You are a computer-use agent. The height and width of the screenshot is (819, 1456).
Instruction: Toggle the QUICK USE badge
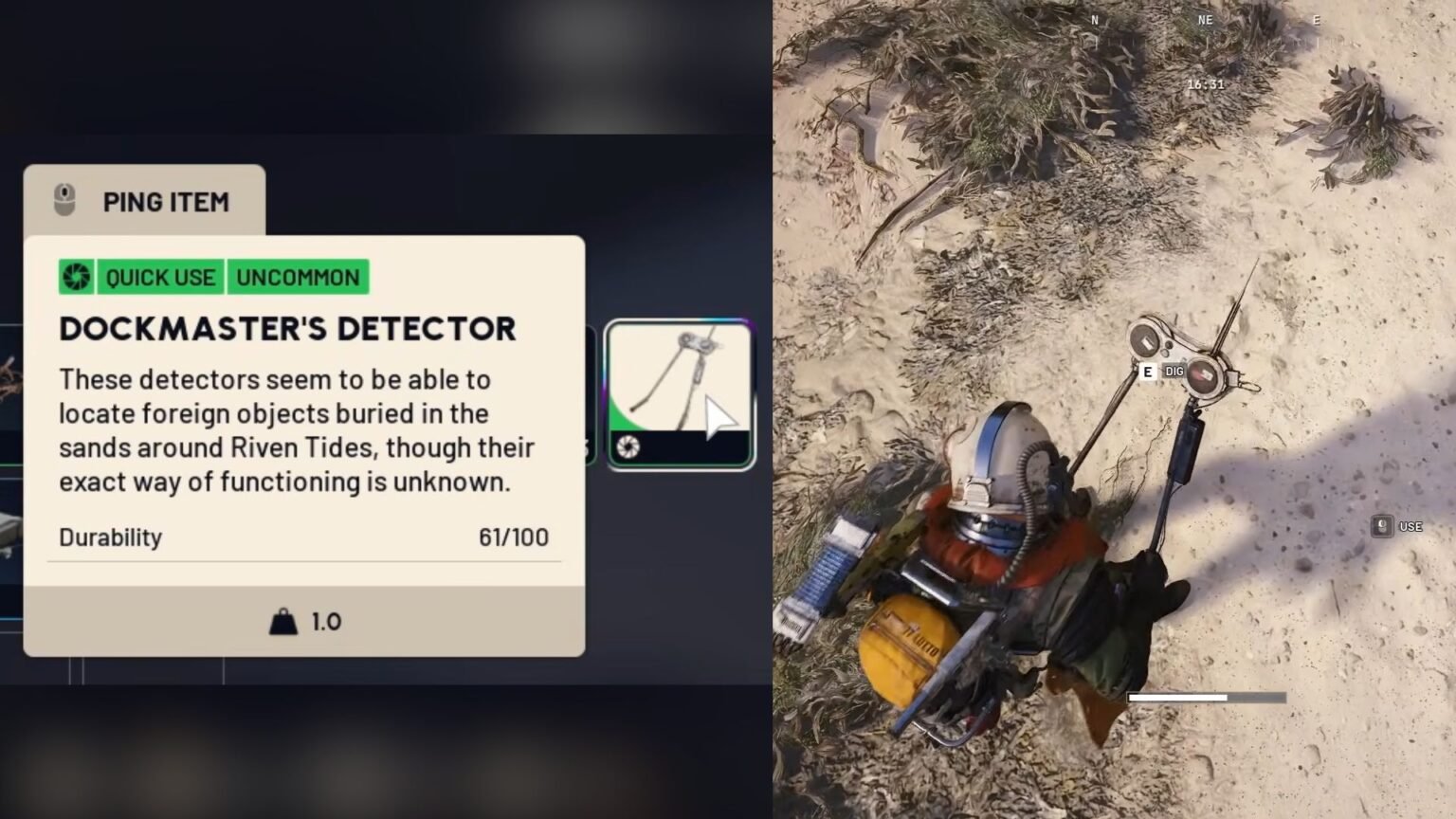159,277
